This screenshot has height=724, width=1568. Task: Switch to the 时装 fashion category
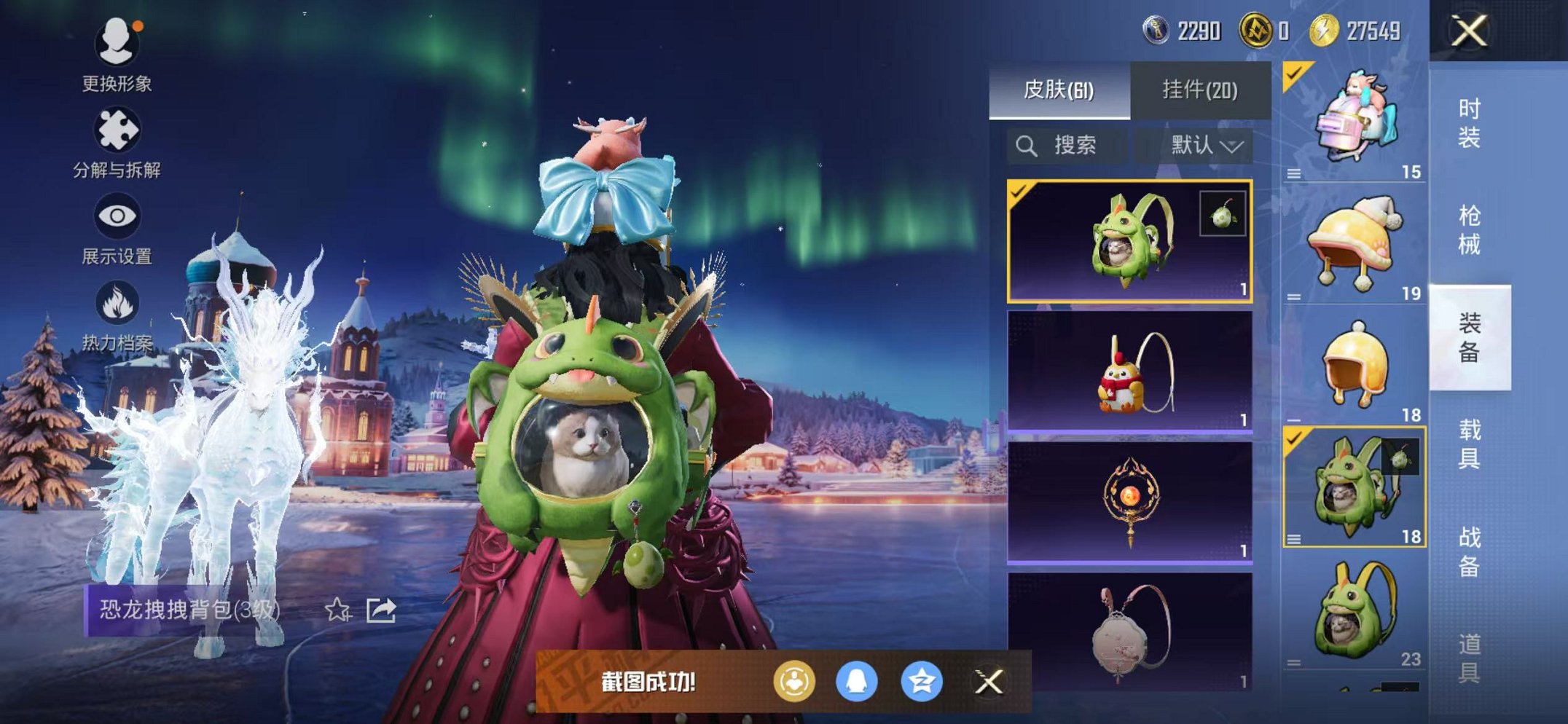pos(1469,122)
